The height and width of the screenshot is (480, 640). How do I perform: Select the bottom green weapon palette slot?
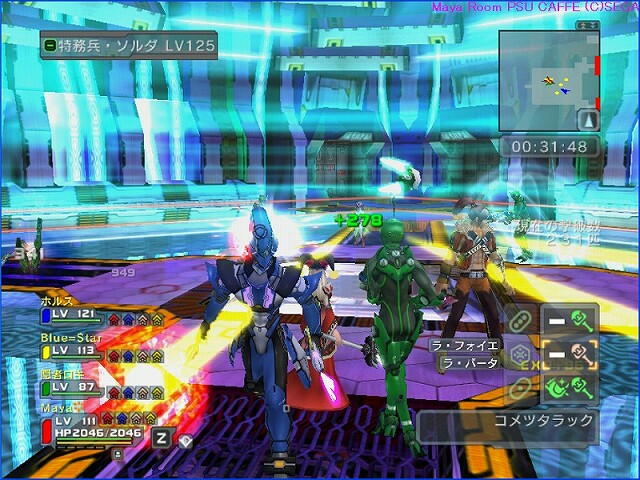pyautogui.click(x=569, y=387)
